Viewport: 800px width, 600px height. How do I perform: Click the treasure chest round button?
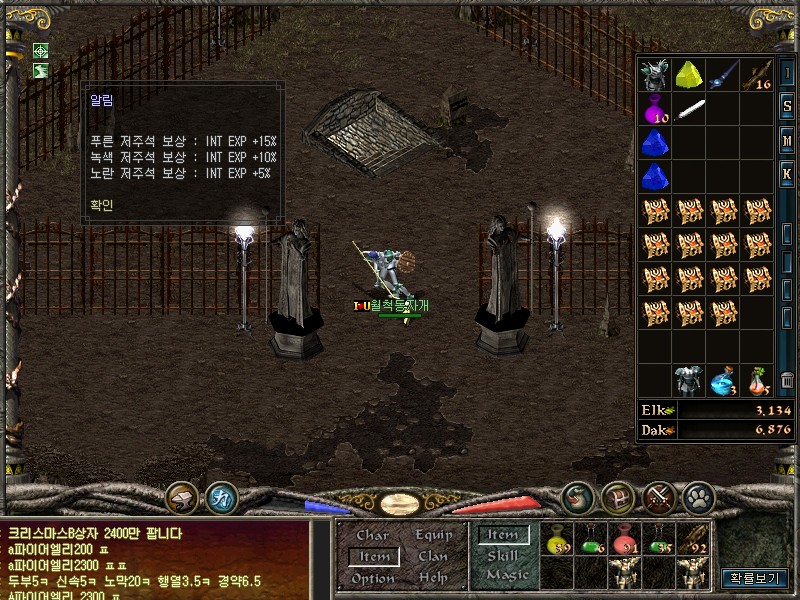pyautogui.click(x=618, y=497)
